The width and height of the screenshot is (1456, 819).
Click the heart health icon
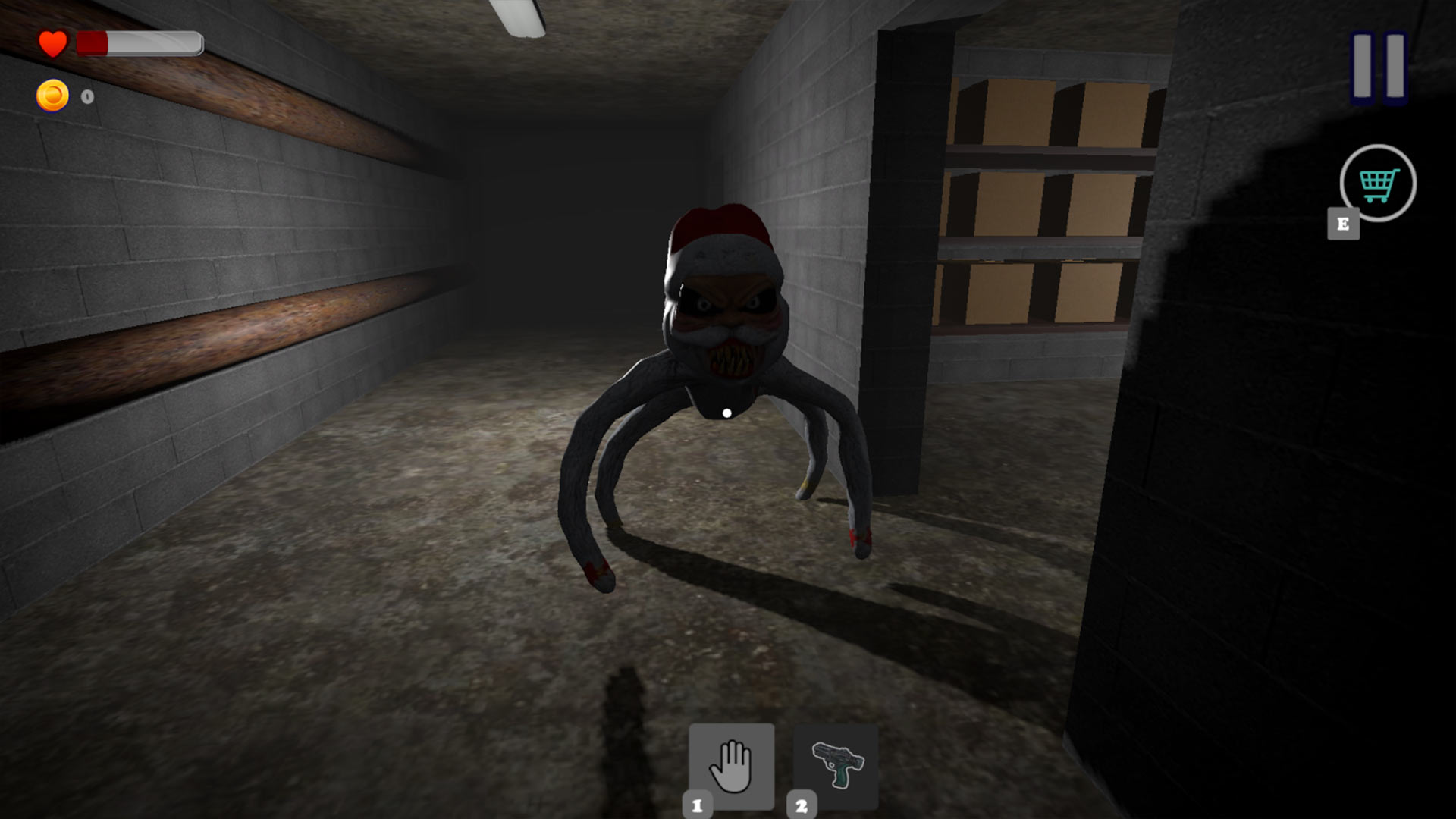[54, 43]
